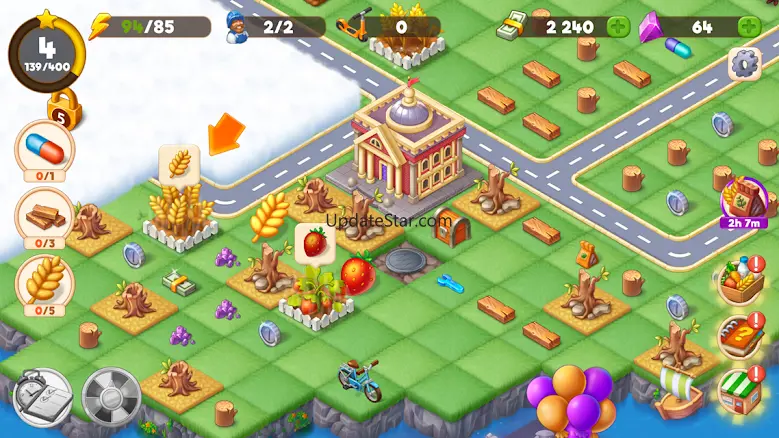Open the gray spinning wheel button
This screenshot has width=779, height=438.
(x=110, y=397)
